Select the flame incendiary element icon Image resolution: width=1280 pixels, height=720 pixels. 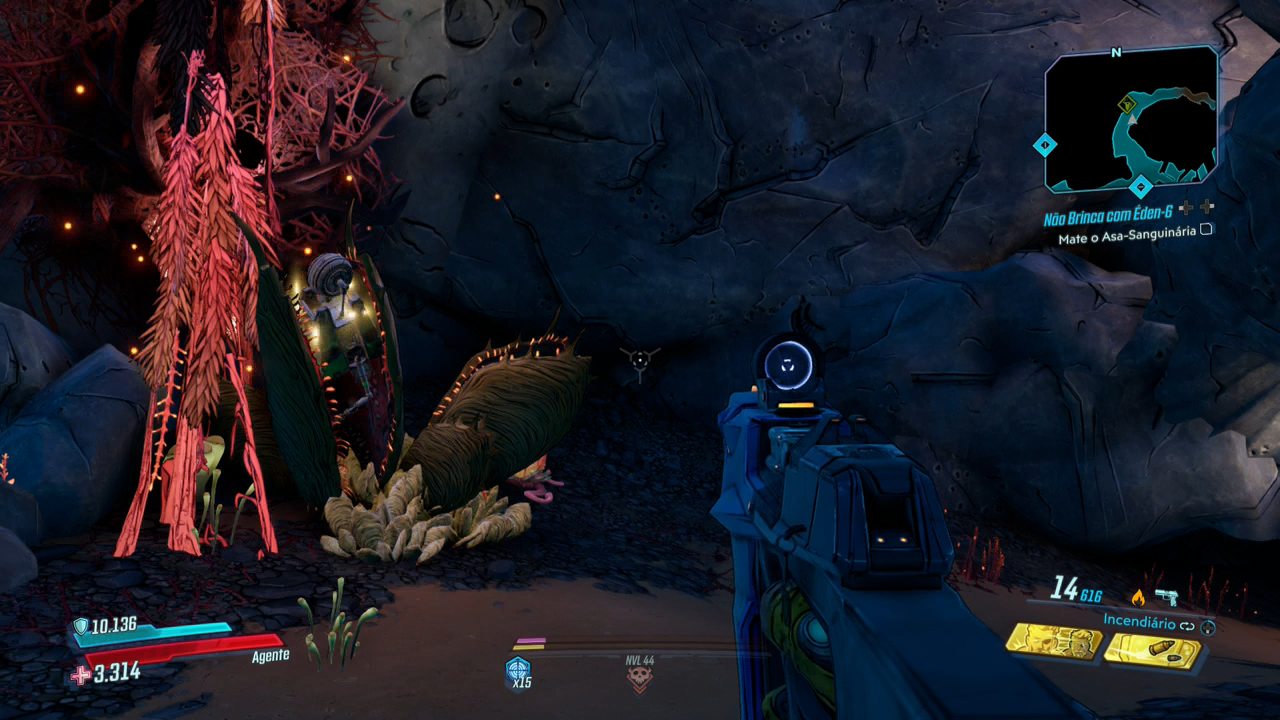pyautogui.click(x=1137, y=597)
